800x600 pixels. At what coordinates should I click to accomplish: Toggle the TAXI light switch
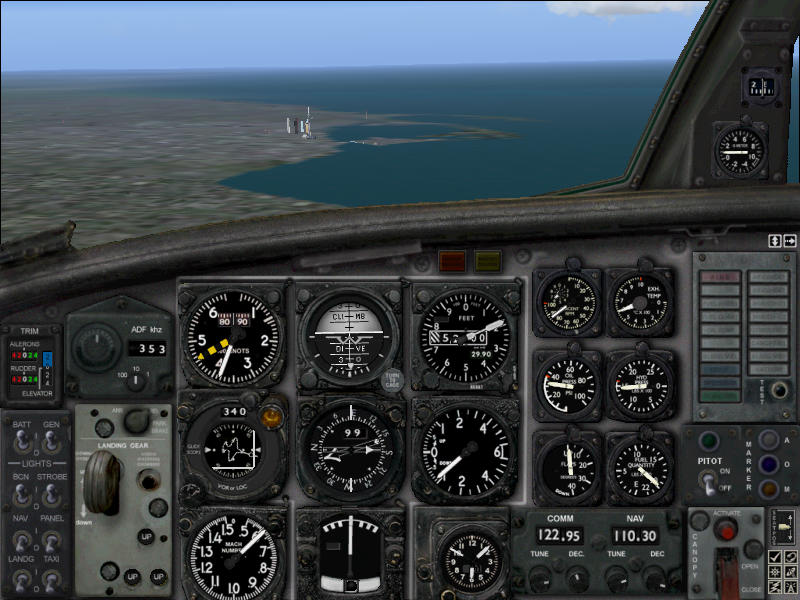point(50,583)
